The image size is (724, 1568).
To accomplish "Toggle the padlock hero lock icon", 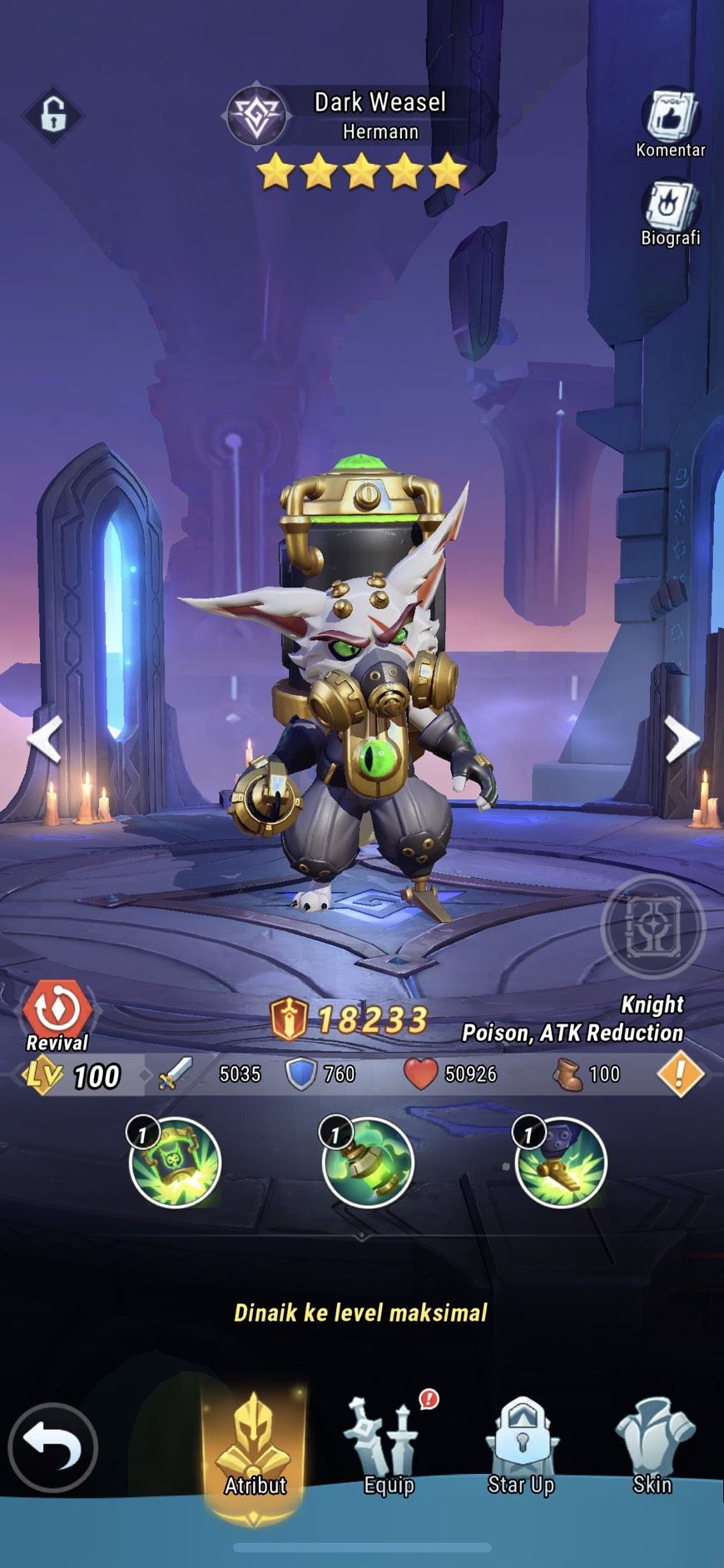I will pyautogui.click(x=52, y=115).
